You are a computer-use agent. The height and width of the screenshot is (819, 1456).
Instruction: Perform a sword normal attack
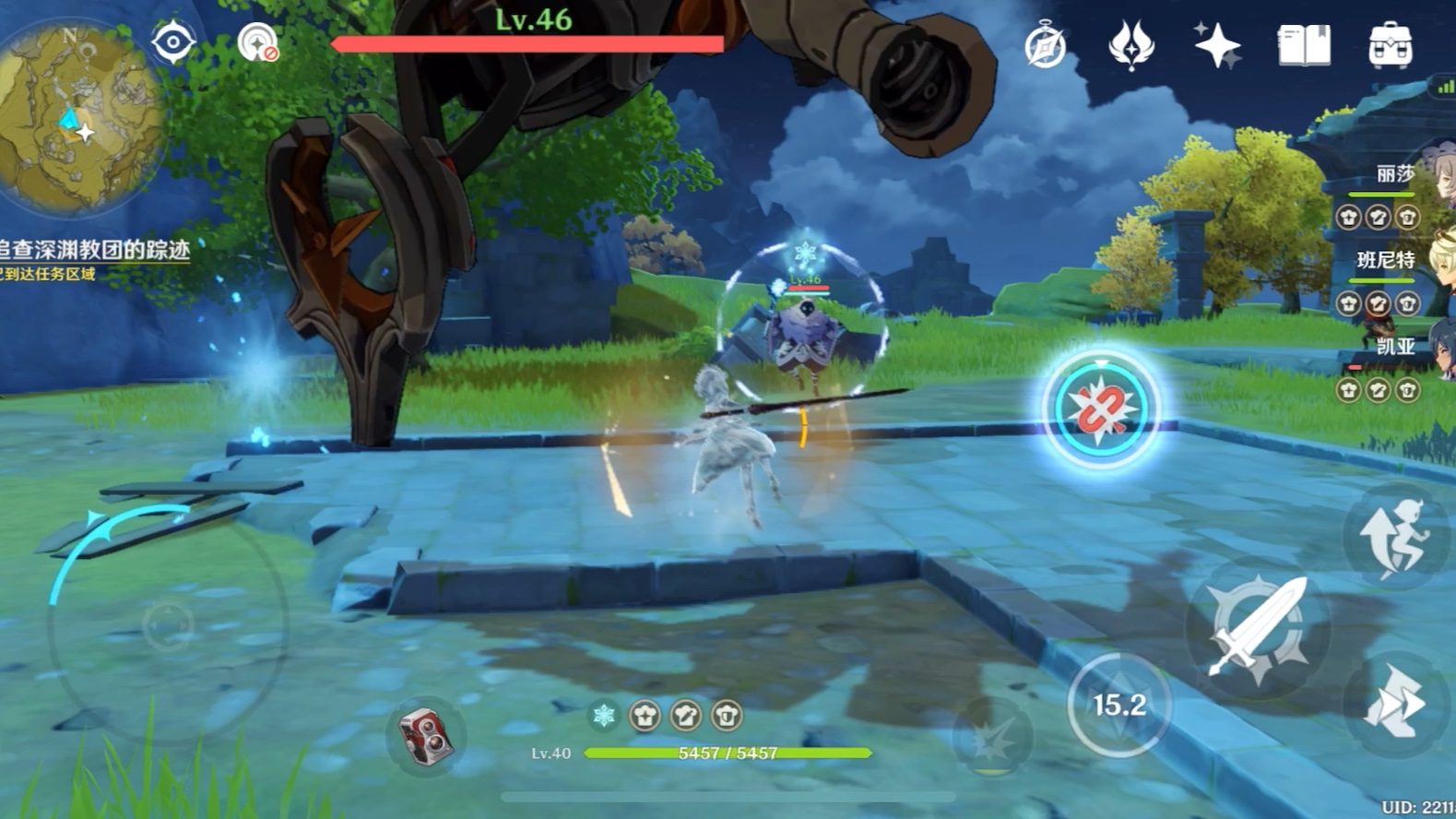[x=1257, y=627]
